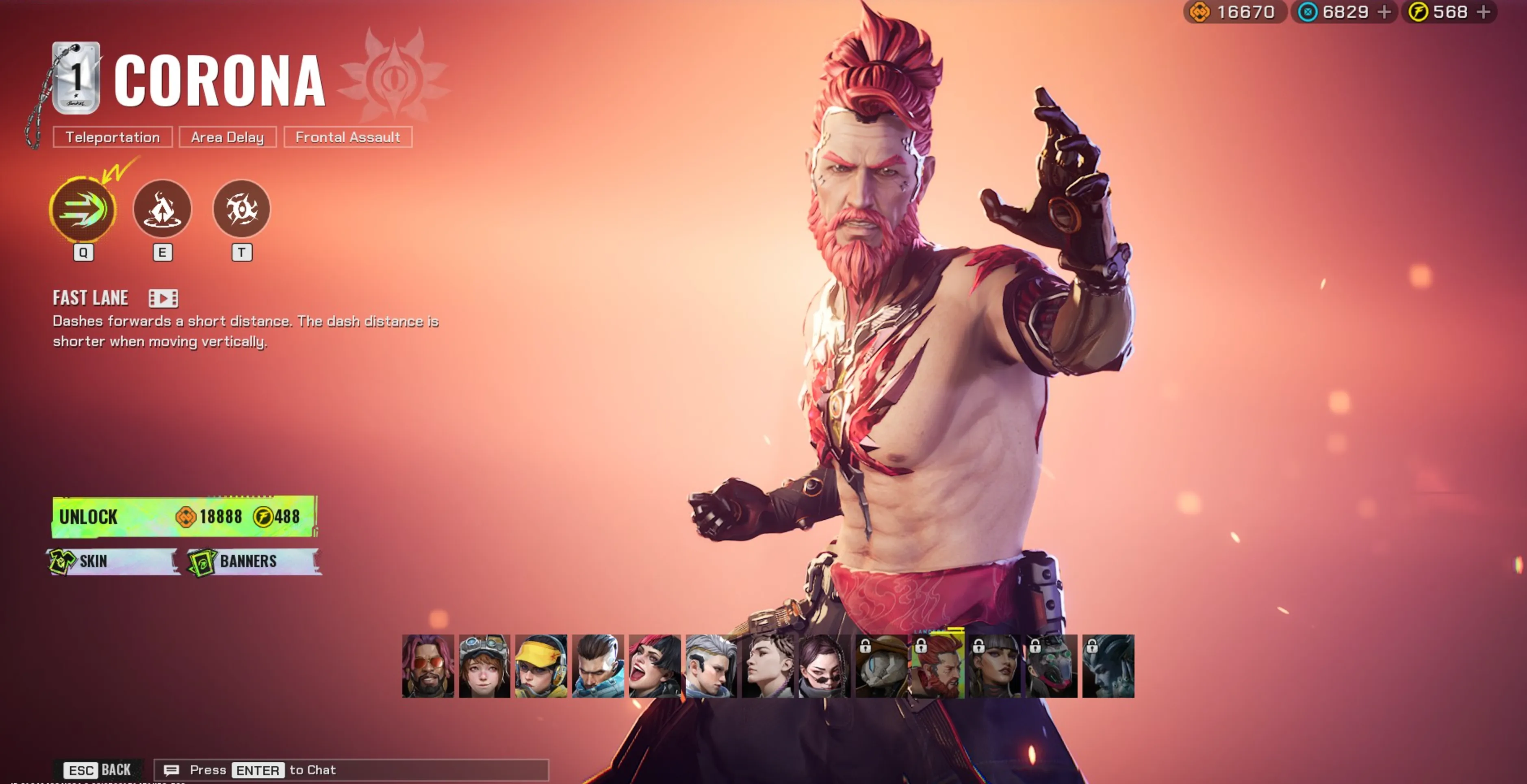
Task: Choose the hero wearing goggles on her cap
Action: click(x=484, y=666)
